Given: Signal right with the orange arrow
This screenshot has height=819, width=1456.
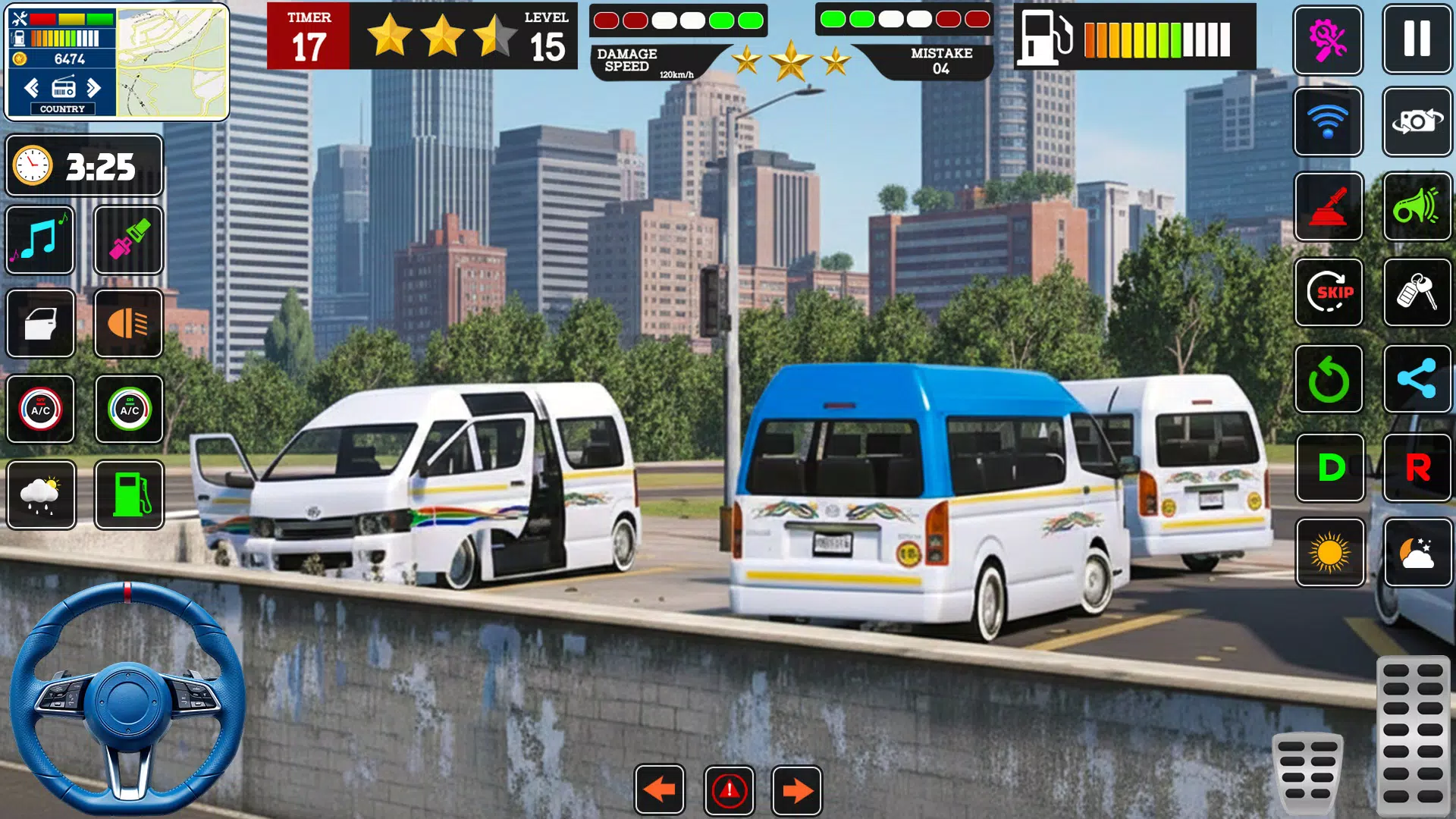Looking at the screenshot, I should [796, 790].
